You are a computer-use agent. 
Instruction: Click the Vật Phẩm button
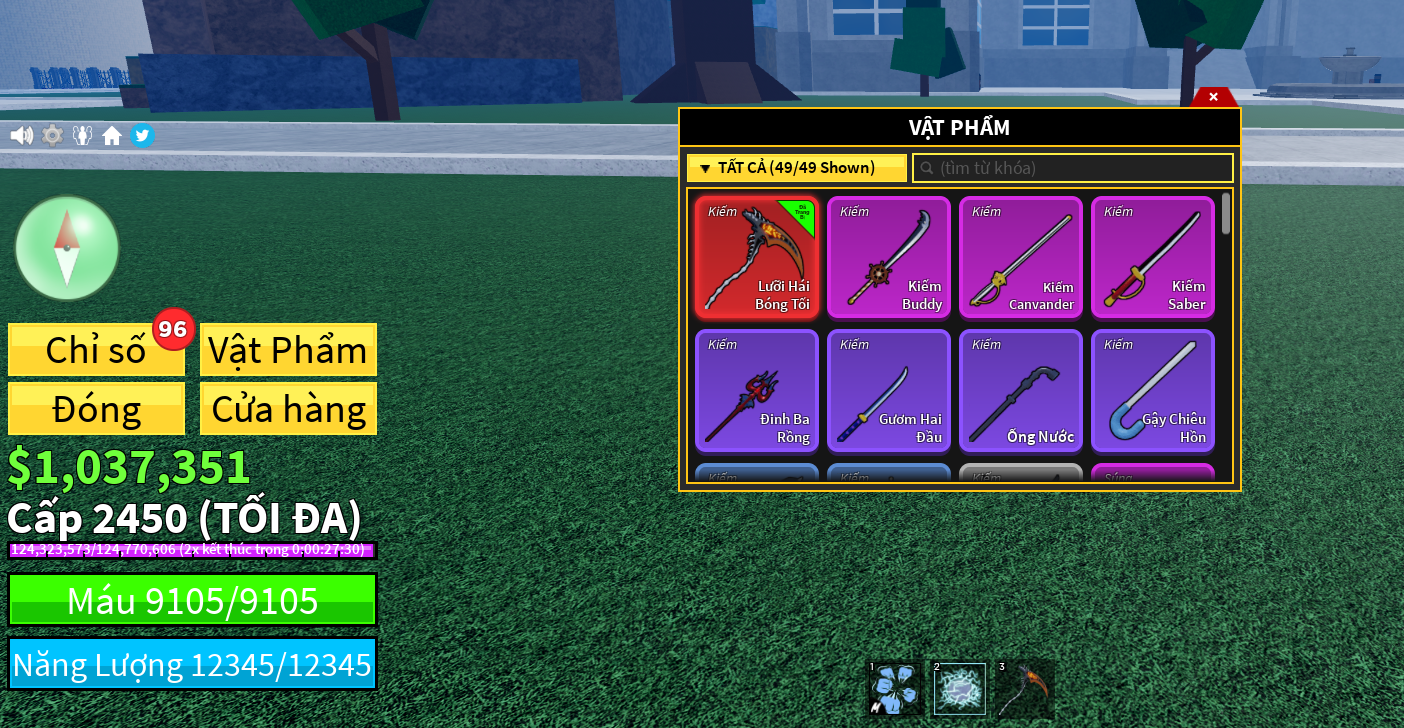click(x=288, y=350)
